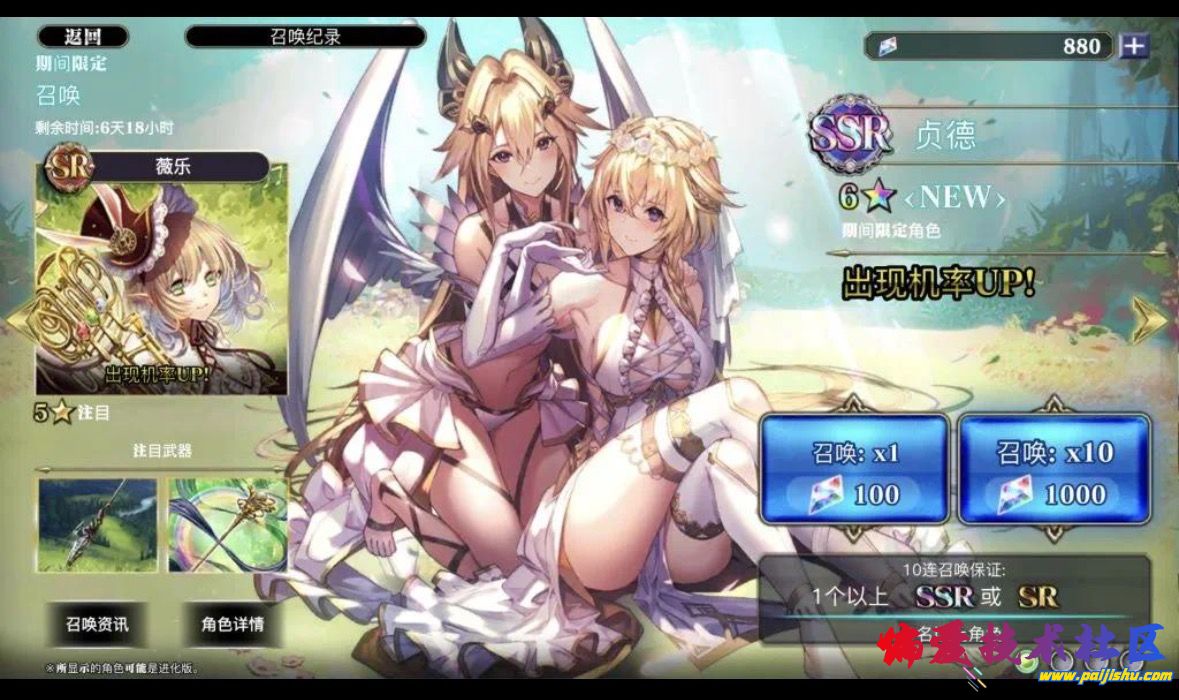Open 召唤资讯 summon info
Screen dimensions: 1179x700
pyautogui.click(x=97, y=625)
